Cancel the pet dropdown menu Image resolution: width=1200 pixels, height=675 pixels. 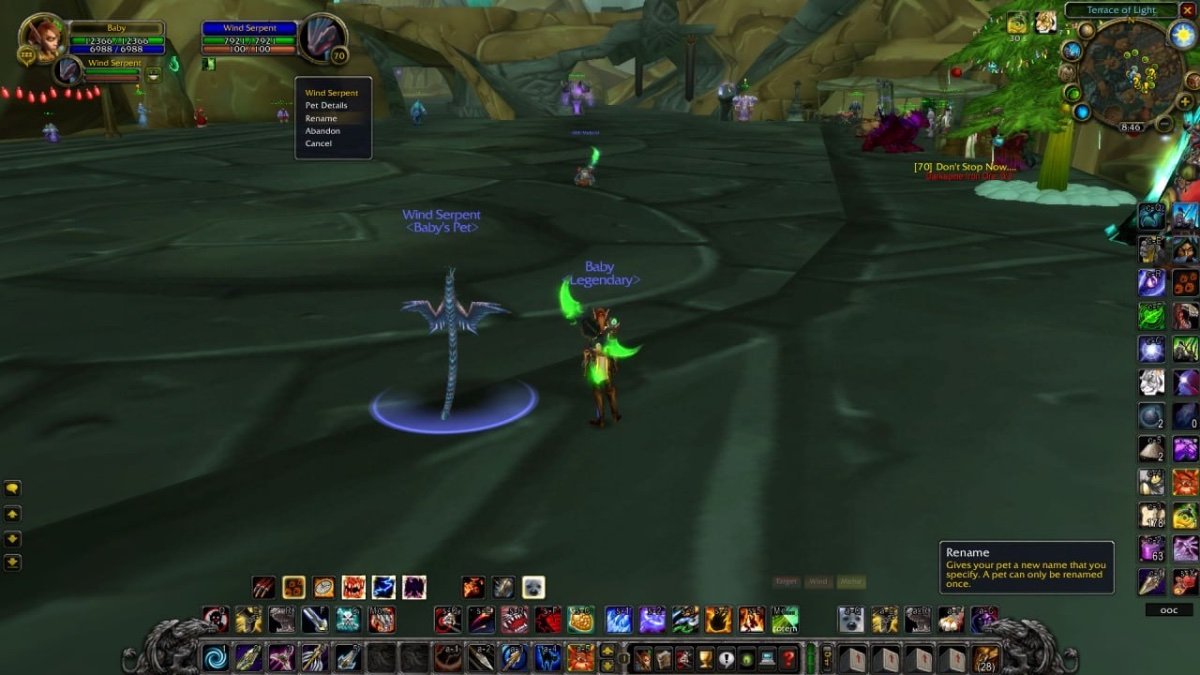pos(318,144)
